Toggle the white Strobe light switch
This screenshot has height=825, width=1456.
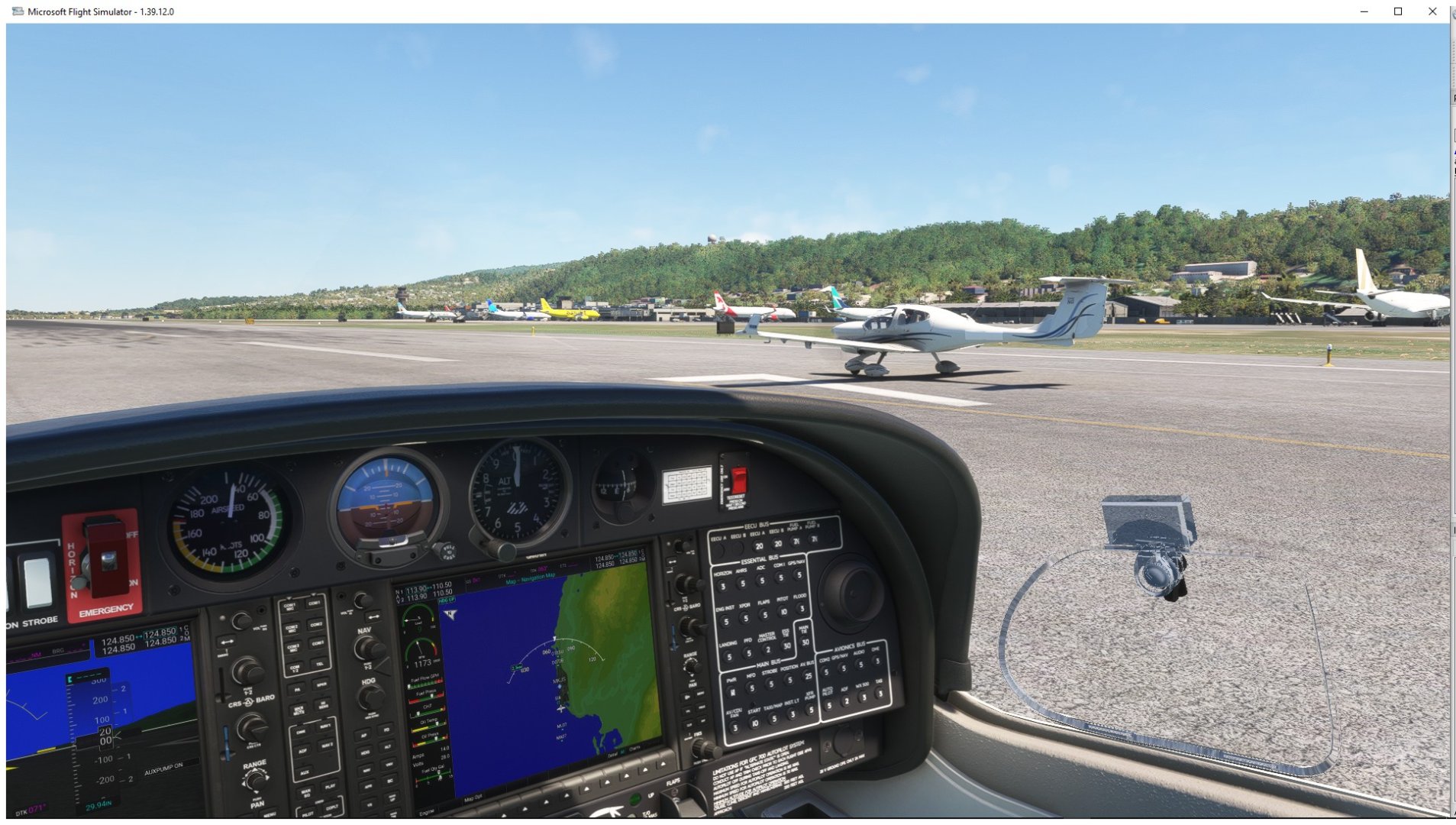click(x=36, y=582)
